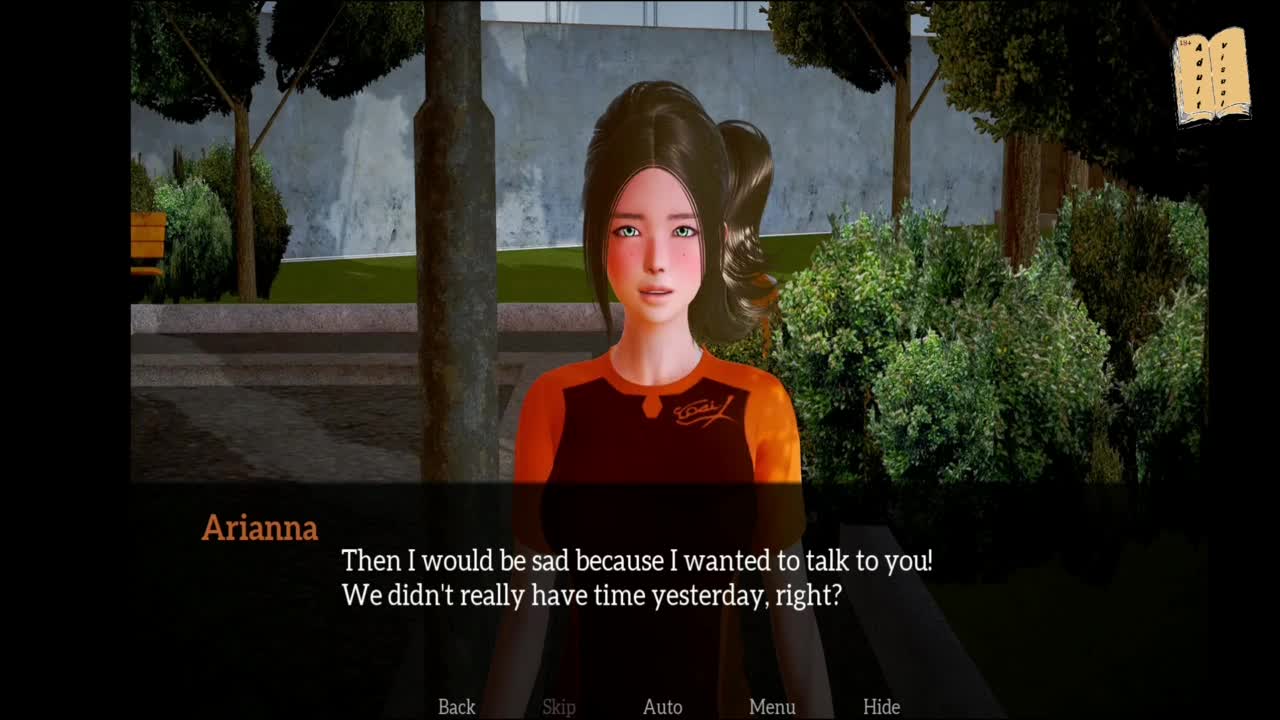Image resolution: width=1280 pixels, height=720 pixels.
Task: Go back to the previous dialogue line
Action: coord(456,707)
